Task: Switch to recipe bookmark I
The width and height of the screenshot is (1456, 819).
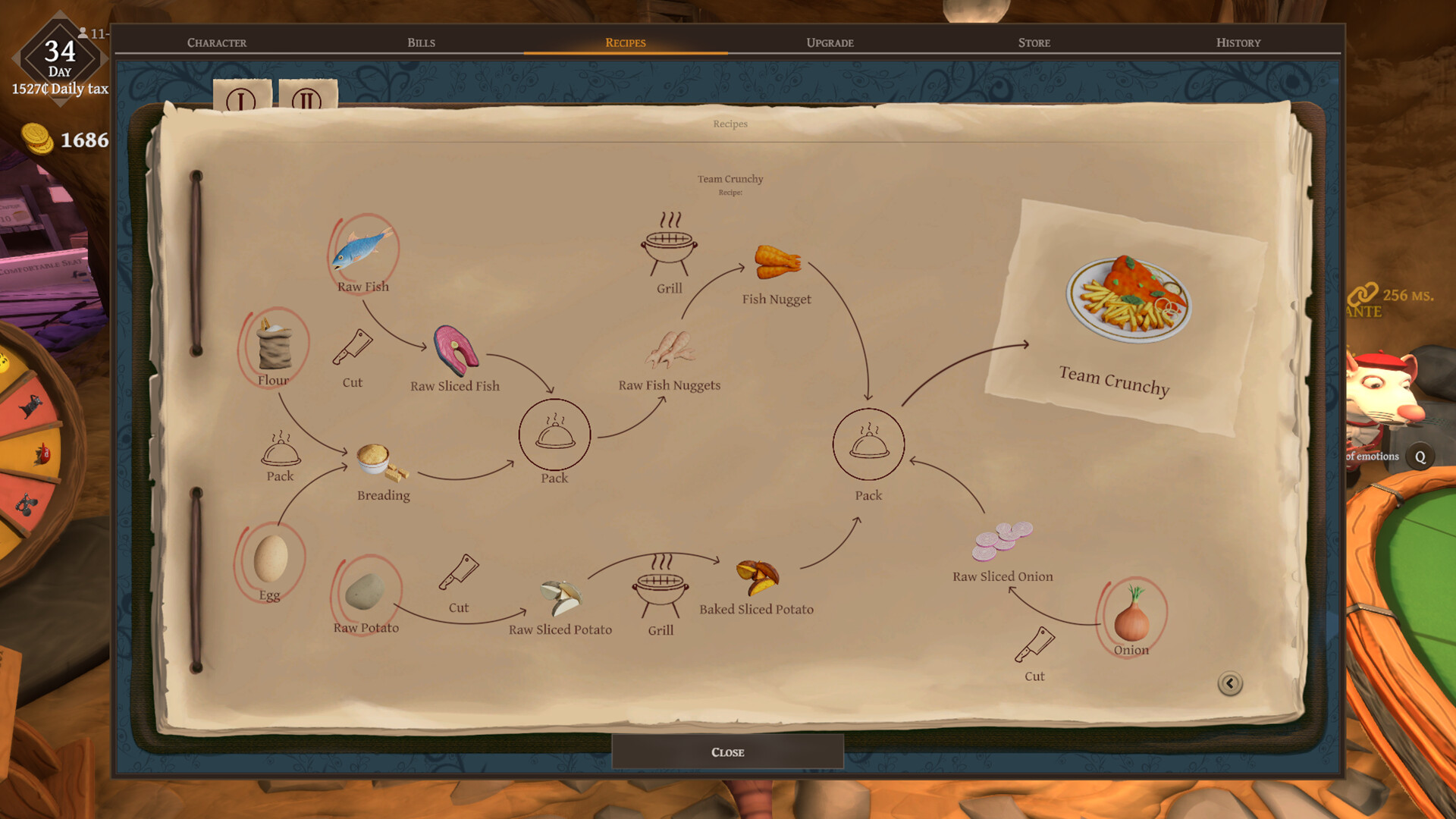Action: coord(241,99)
